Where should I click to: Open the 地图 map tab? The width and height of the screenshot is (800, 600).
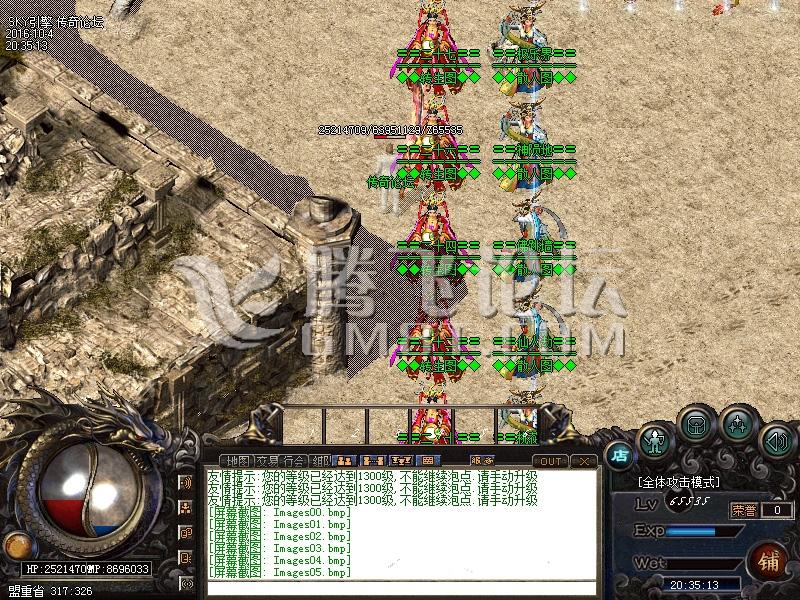pyautogui.click(x=238, y=461)
